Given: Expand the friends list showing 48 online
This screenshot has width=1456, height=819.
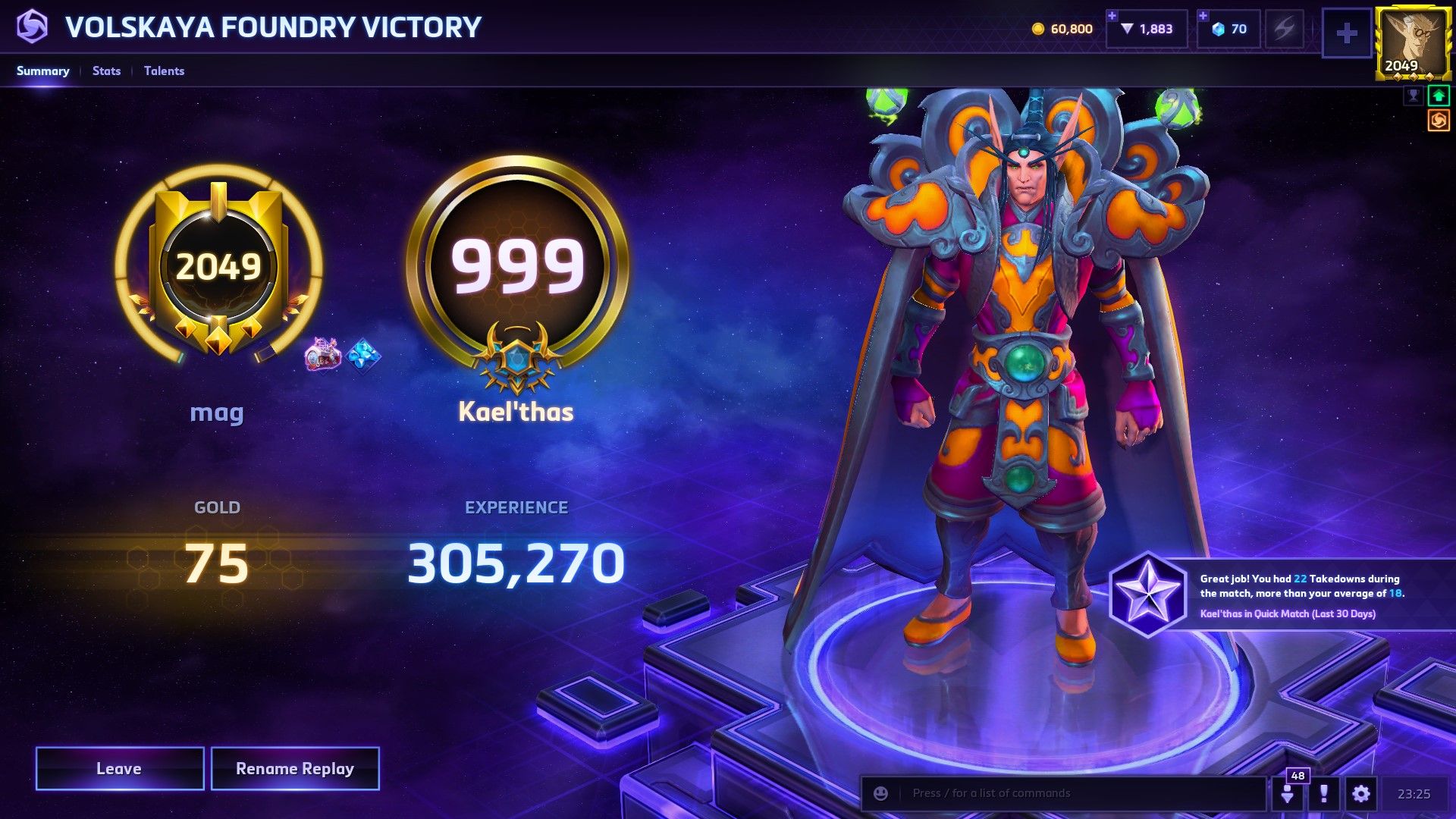Looking at the screenshot, I should point(1289,794).
